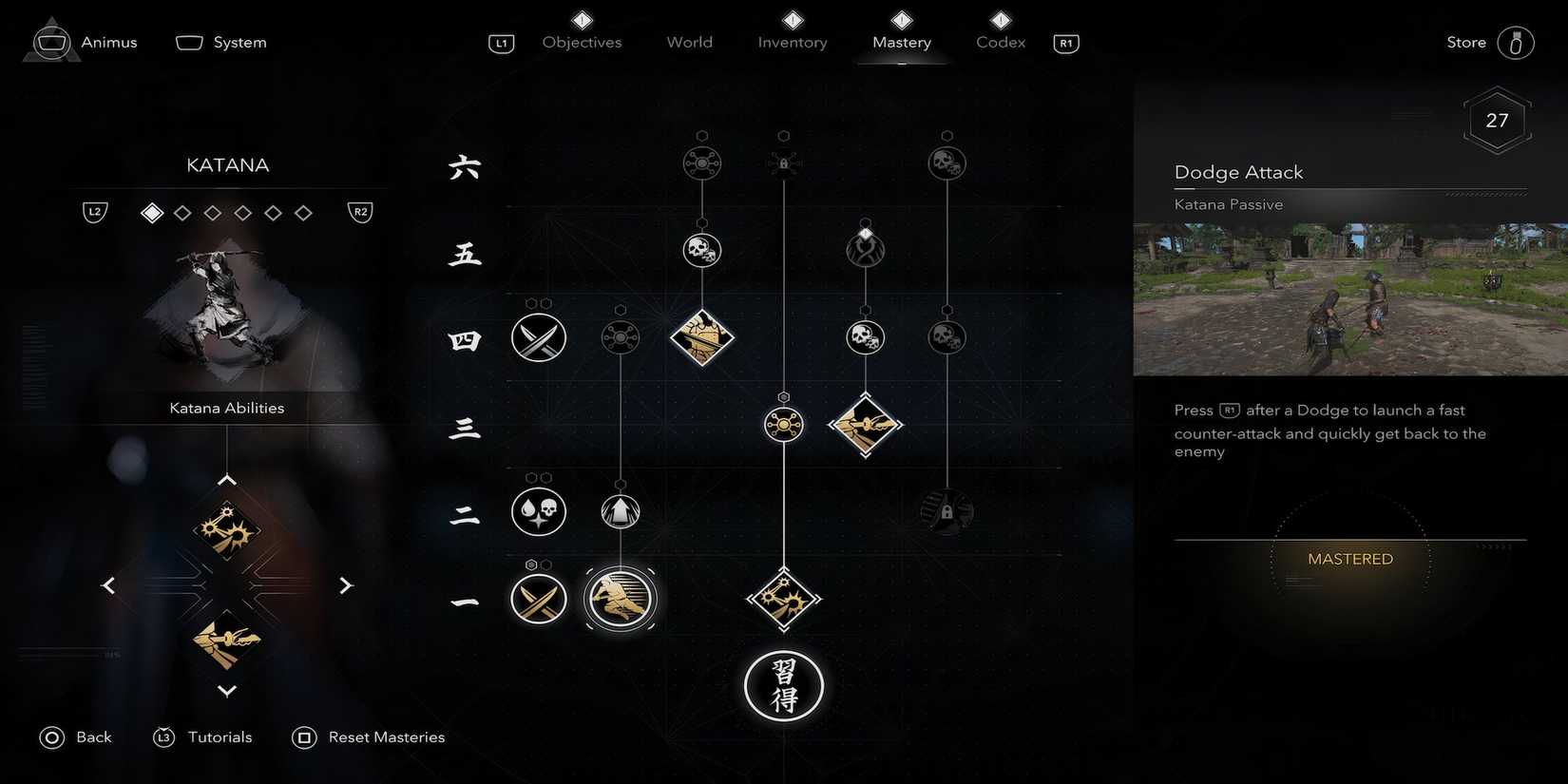This screenshot has height=784, width=1568.
Task: Click the up chevron above the ability preview
Action: pyautogui.click(x=227, y=479)
